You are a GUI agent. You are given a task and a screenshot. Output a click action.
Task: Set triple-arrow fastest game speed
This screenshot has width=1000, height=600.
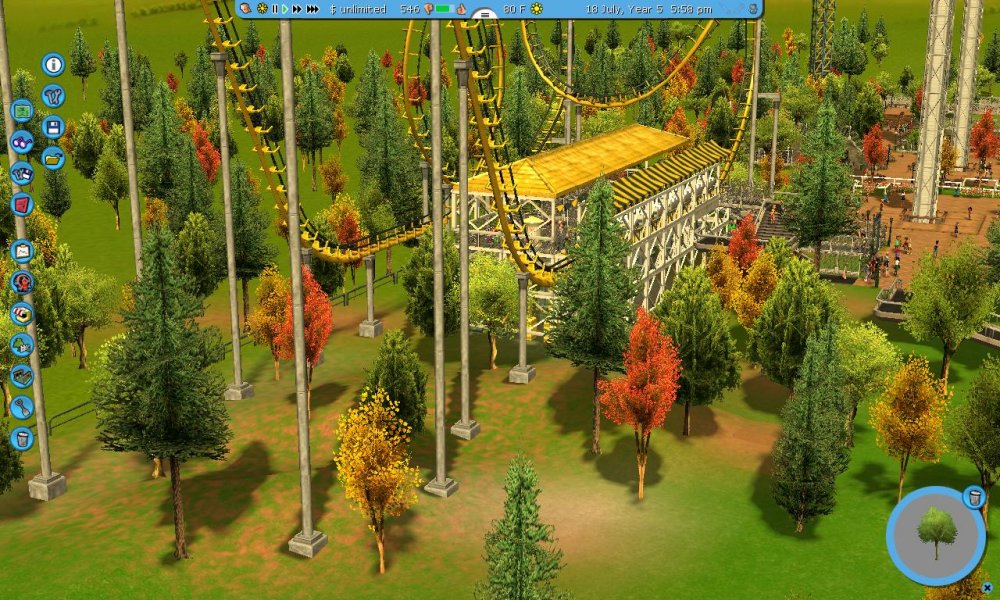tap(313, 9)
